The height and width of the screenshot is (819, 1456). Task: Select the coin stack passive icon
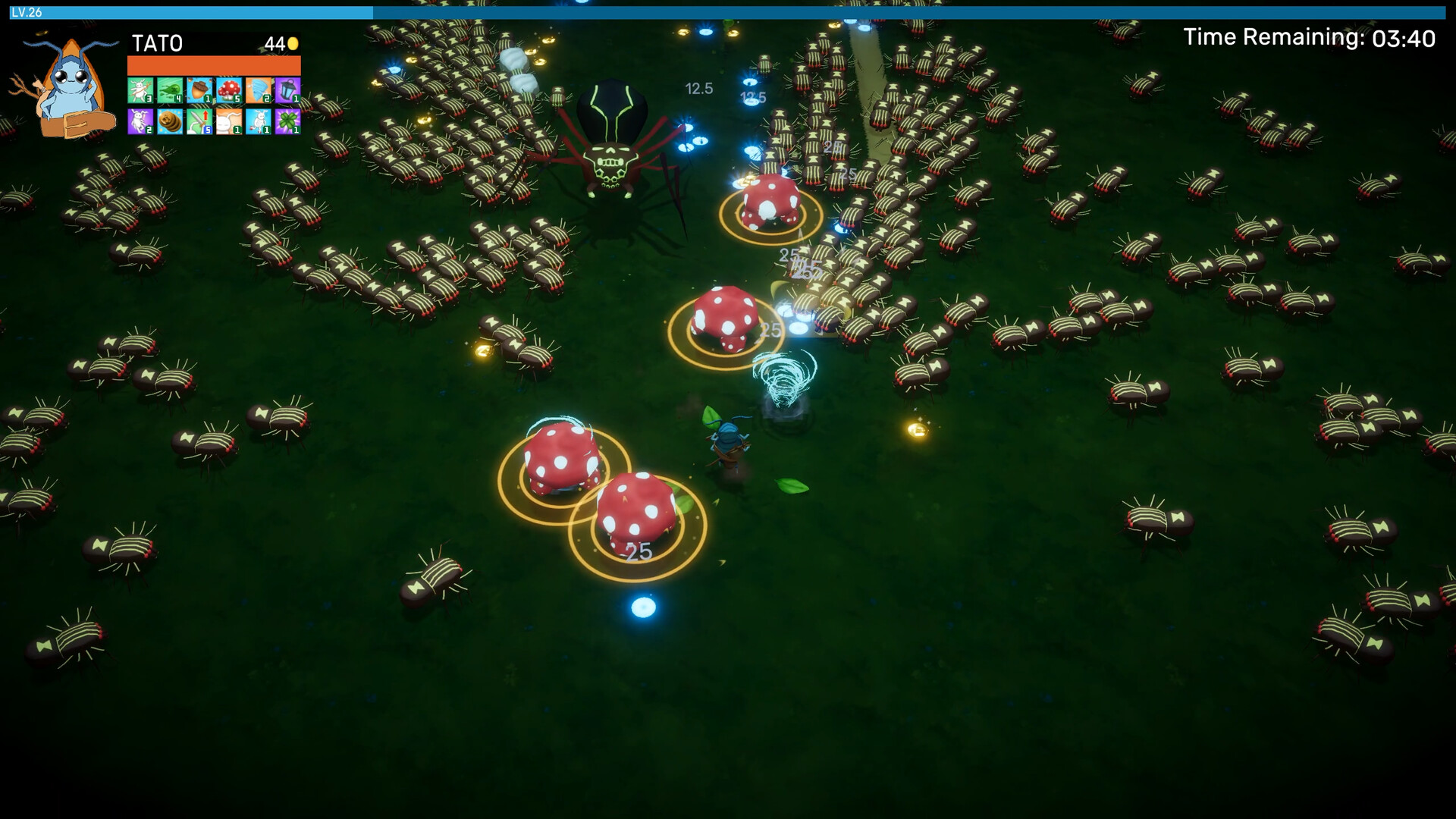coord(169,121)
